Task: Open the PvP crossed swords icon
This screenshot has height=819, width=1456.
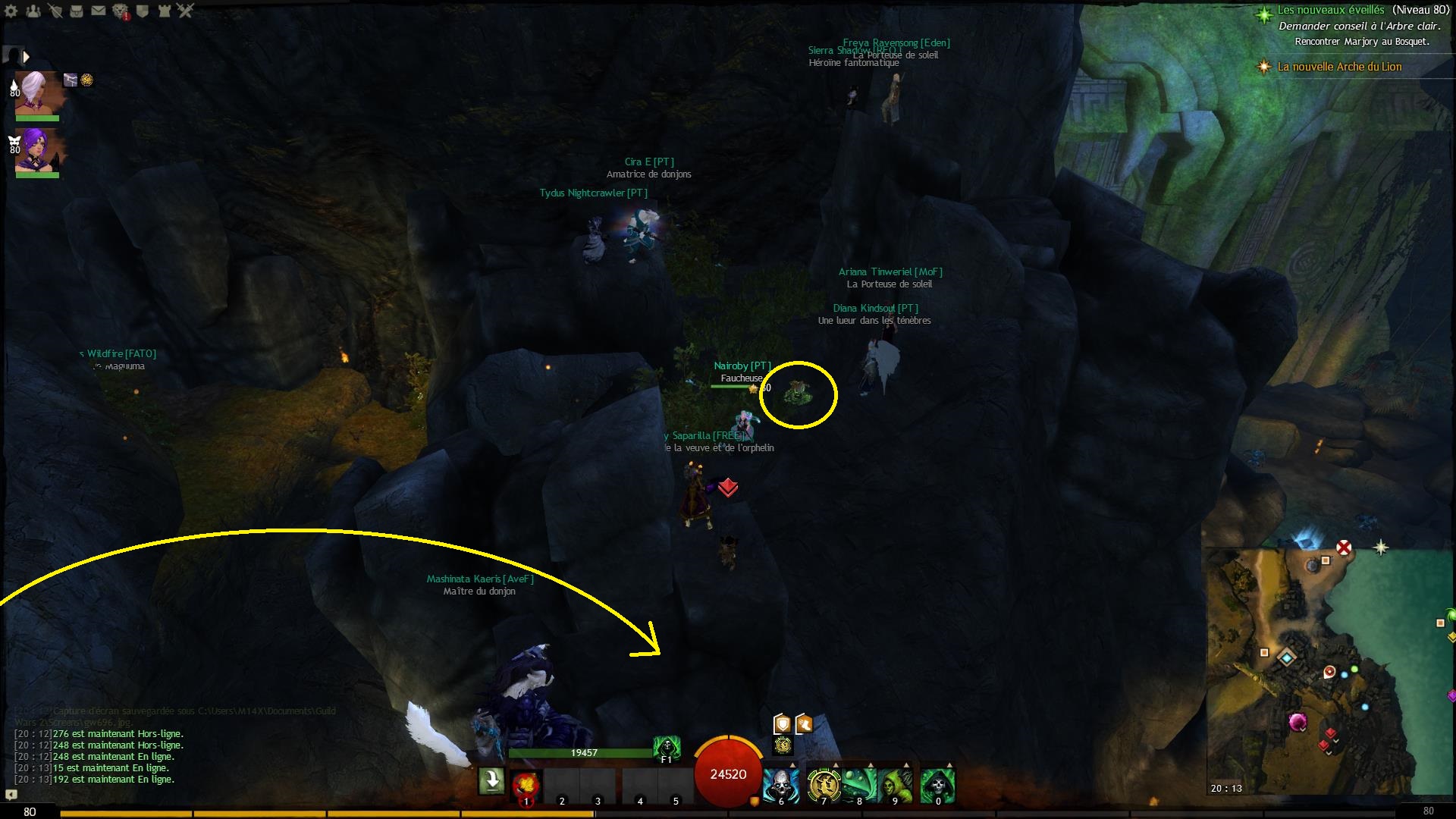Action: tap(186, 11)
